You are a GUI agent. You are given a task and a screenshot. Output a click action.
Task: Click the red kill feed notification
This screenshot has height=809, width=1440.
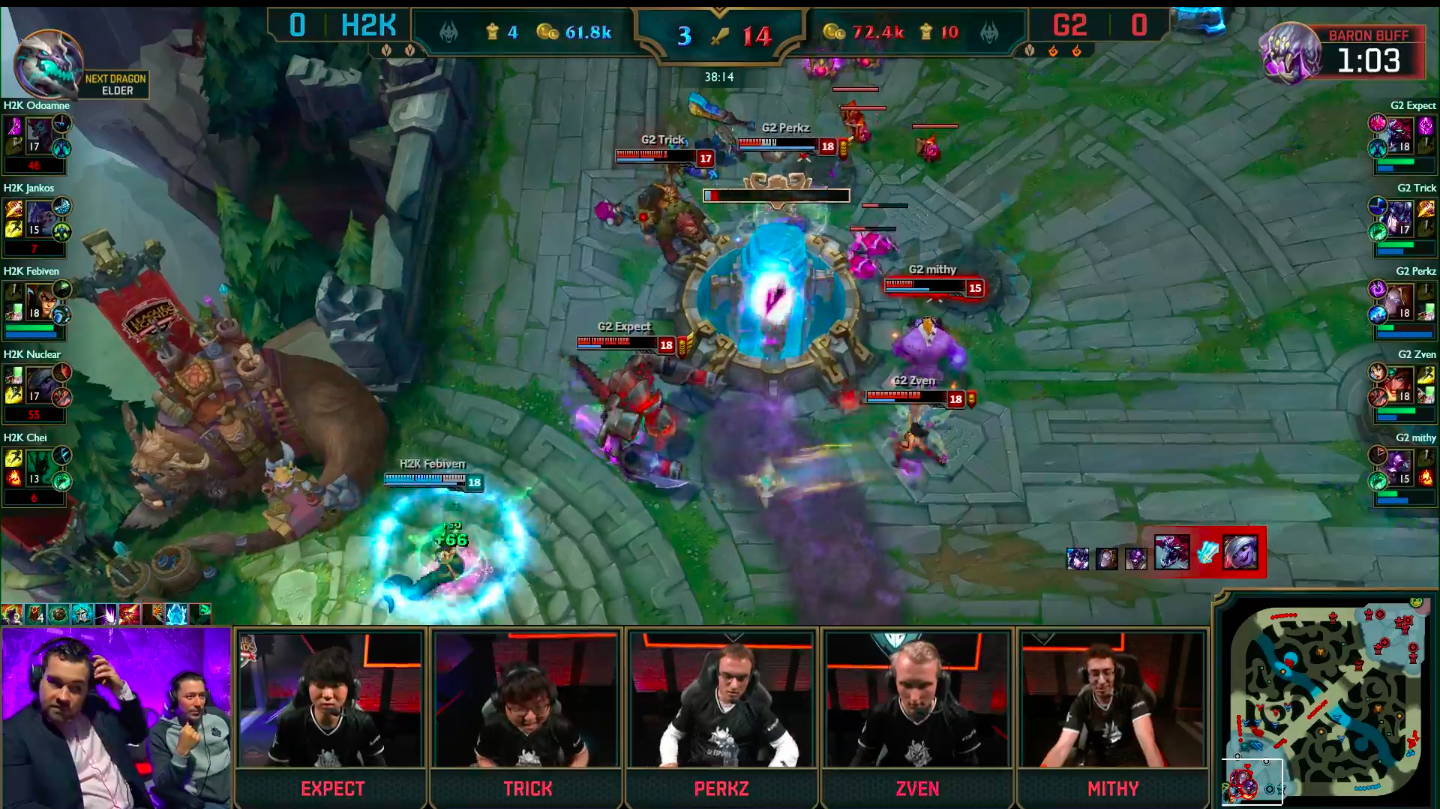click(x=1207, y=552)
